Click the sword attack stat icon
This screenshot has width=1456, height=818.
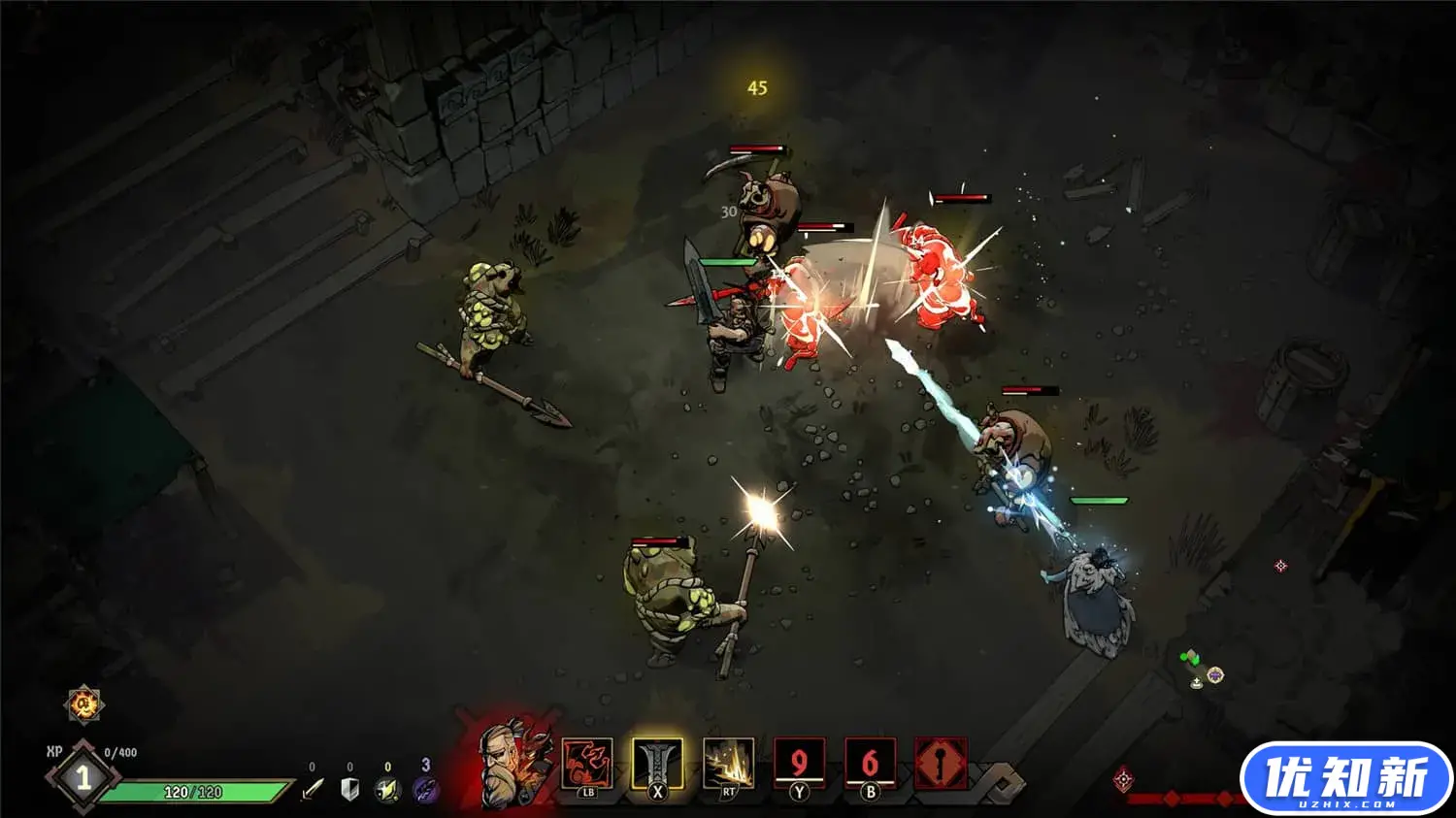313,790
